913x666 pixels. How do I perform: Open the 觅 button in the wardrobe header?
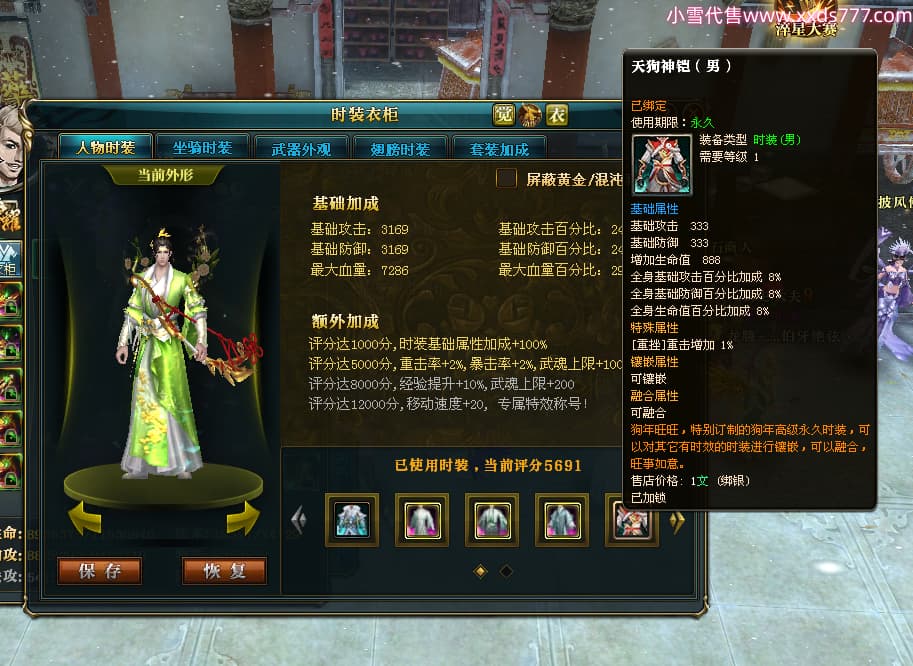pos(504,115)
